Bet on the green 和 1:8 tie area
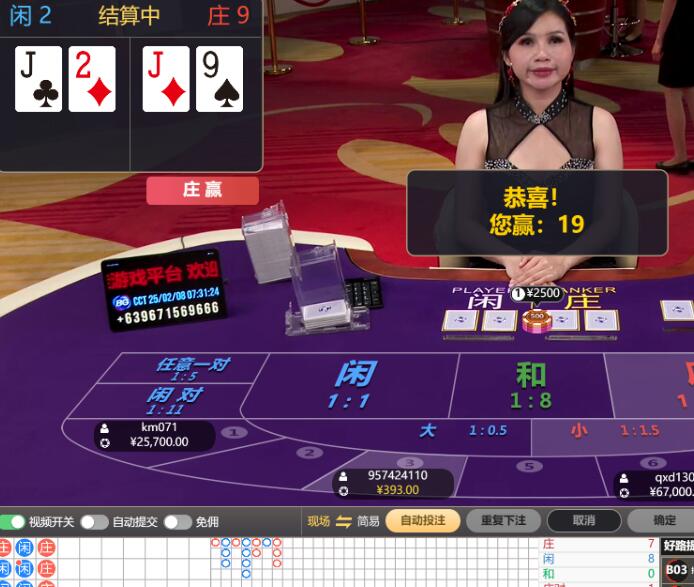The image size is (694, 587). (x=531, y=385)
